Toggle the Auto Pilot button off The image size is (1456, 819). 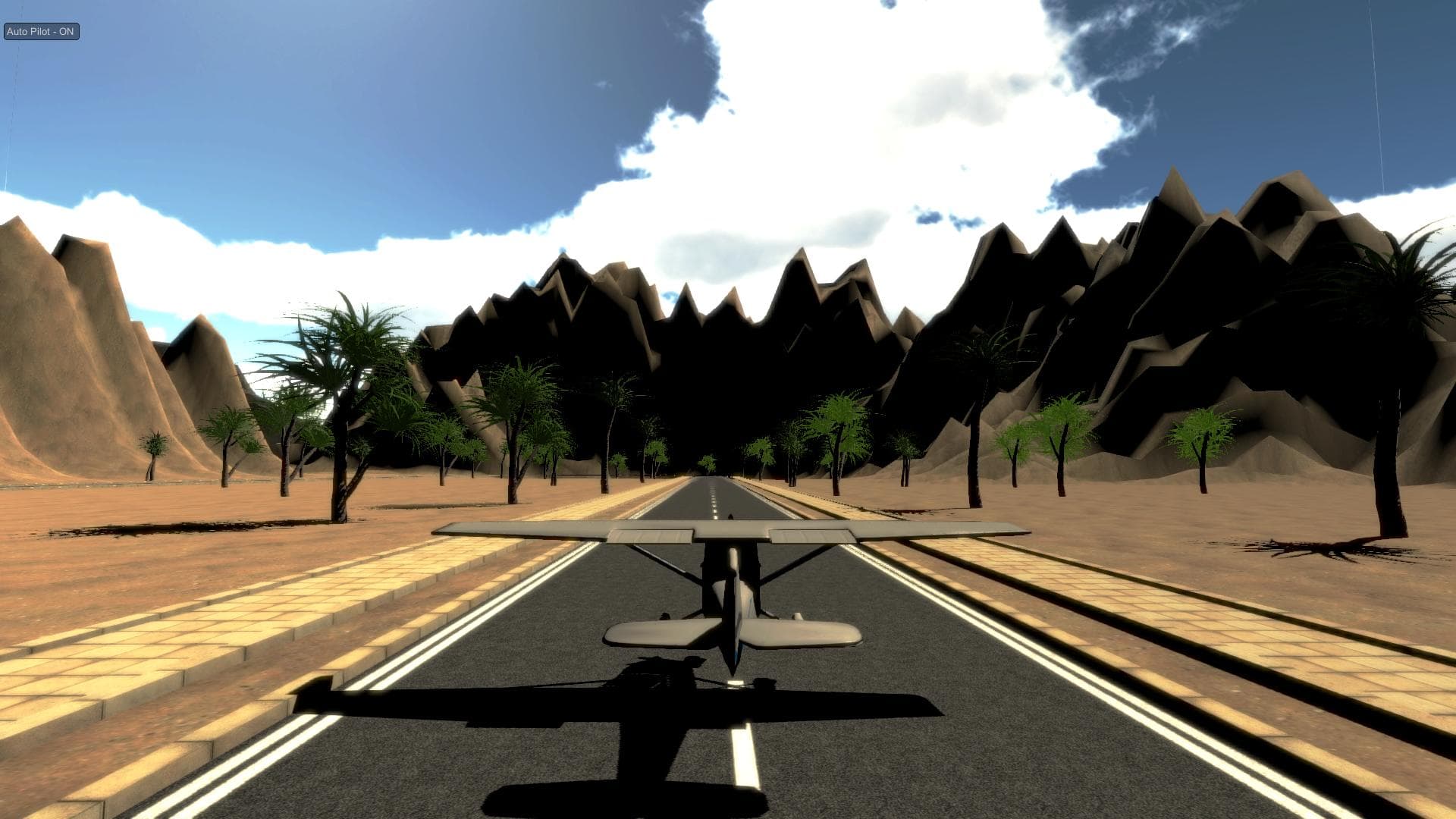(40, 32)
